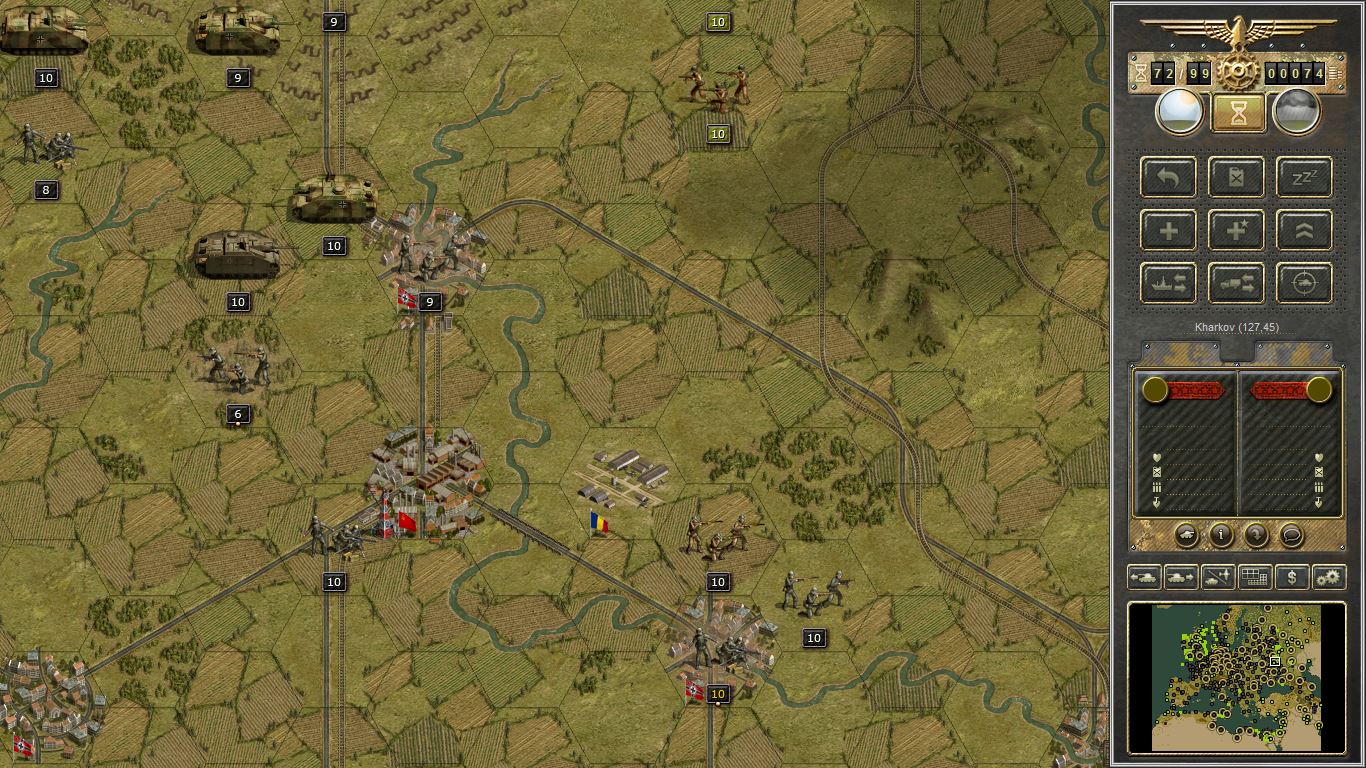
Task: Embark sea transport with the ship icon
Action: click(1169, 282)
